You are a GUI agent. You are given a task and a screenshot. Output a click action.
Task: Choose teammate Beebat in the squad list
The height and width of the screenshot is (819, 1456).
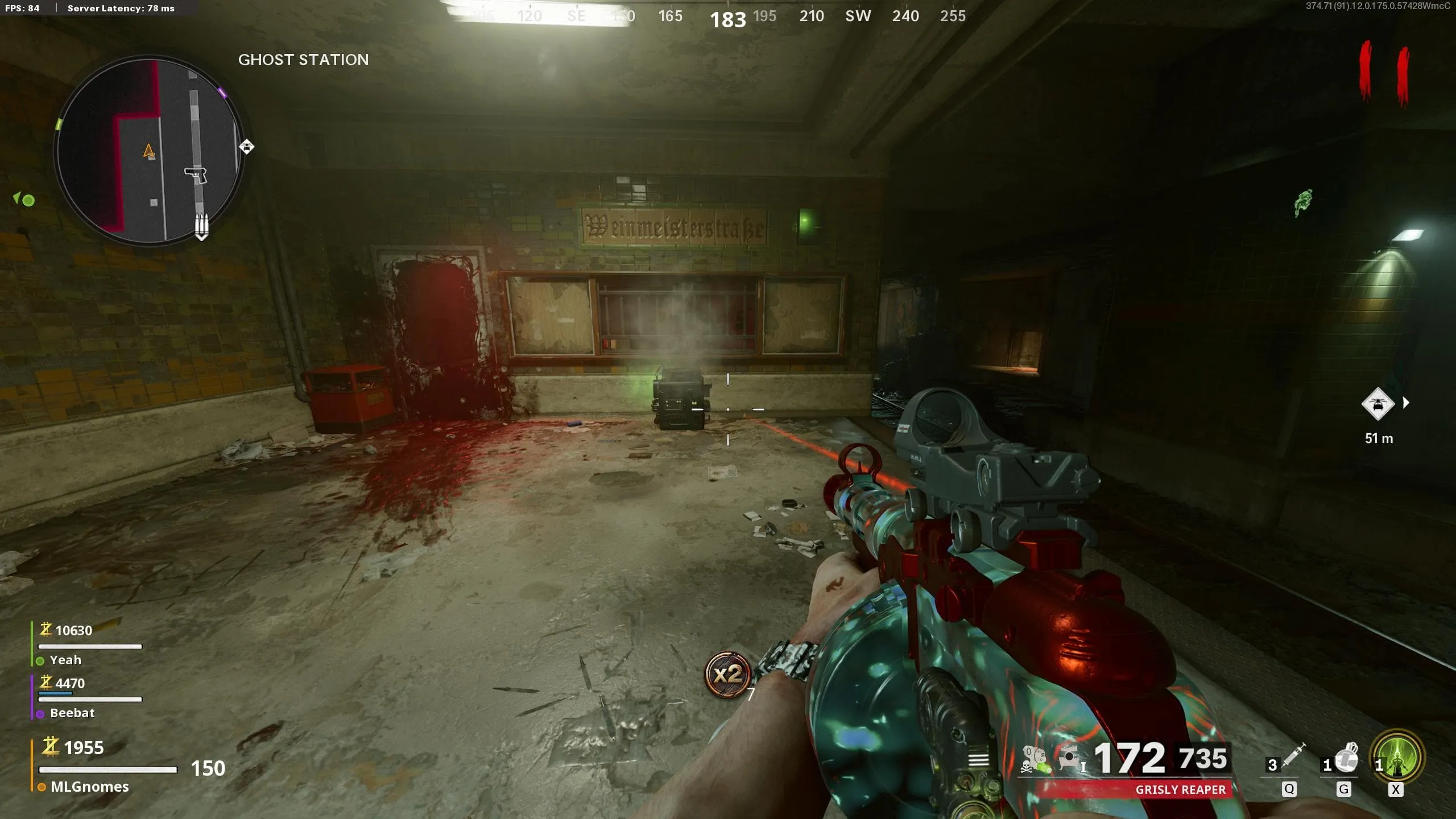pos(72,713)
